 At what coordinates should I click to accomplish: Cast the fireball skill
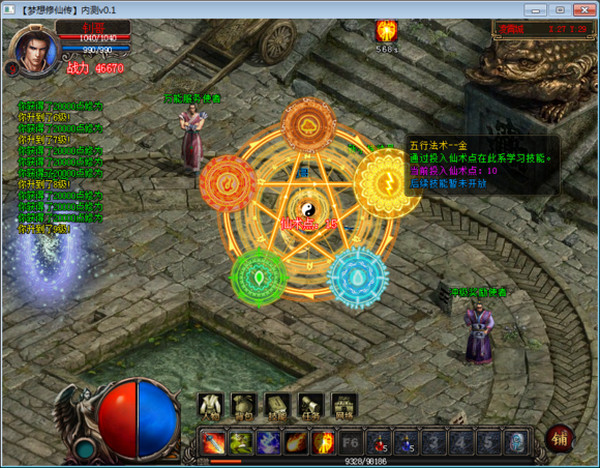pos(297,441)
